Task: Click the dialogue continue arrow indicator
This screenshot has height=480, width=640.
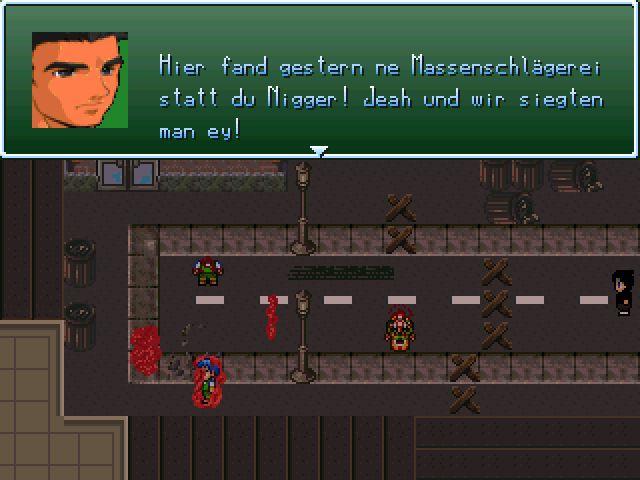Action: tap(319, 151)
